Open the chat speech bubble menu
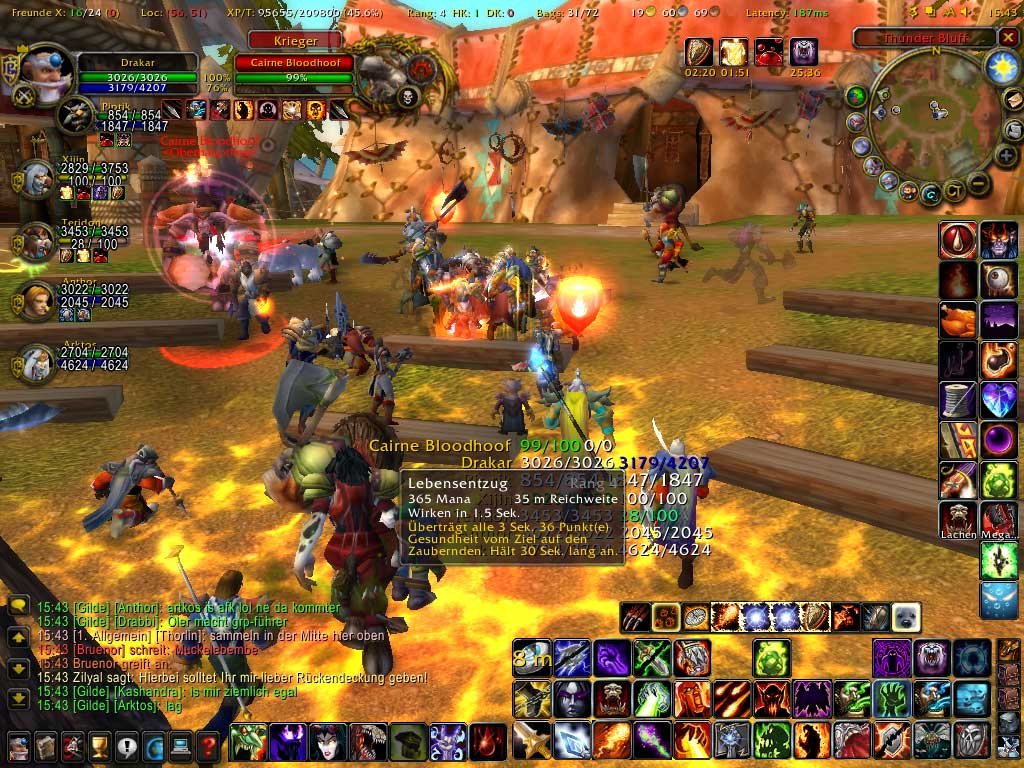This screenshot has height=768, width=1024. tap(18, 606)
